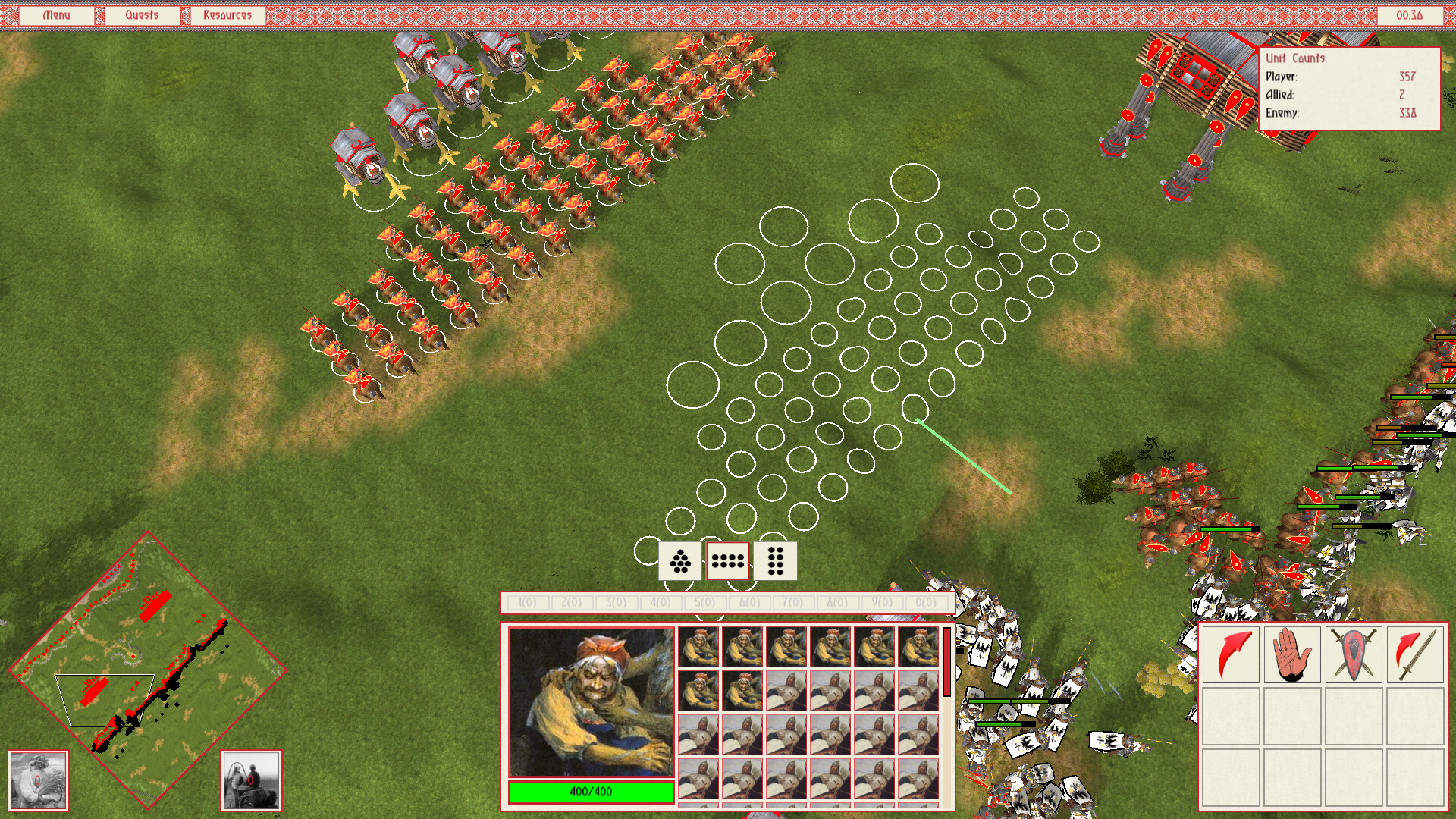Open the Menu
Image resolution: width=1456 pixels, height=819 pixels.
(56, 13)
